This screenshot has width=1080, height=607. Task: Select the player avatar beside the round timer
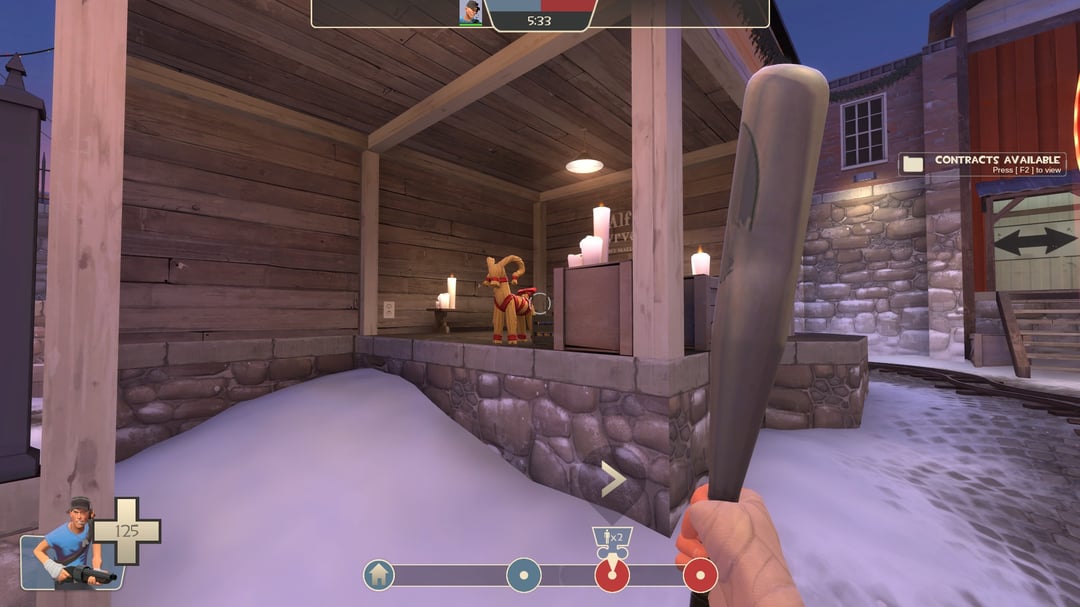pos(470,12)
